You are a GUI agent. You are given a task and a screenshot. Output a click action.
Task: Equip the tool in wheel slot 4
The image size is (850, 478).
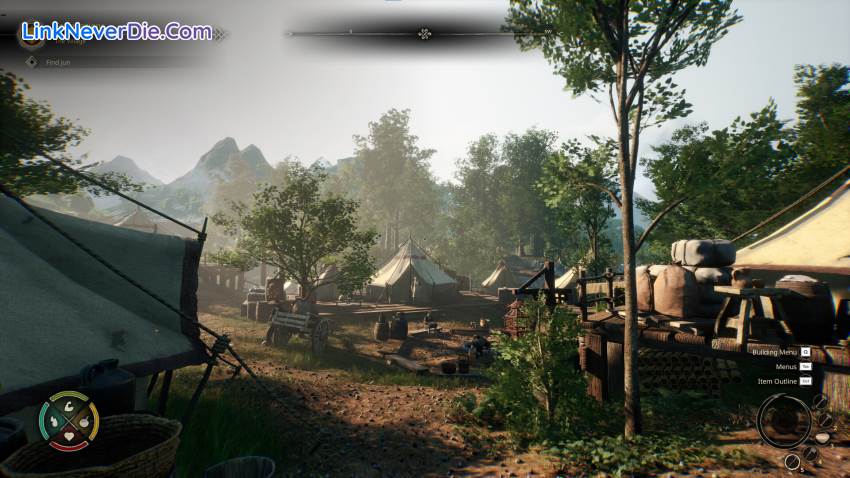[x=810, y=453]
